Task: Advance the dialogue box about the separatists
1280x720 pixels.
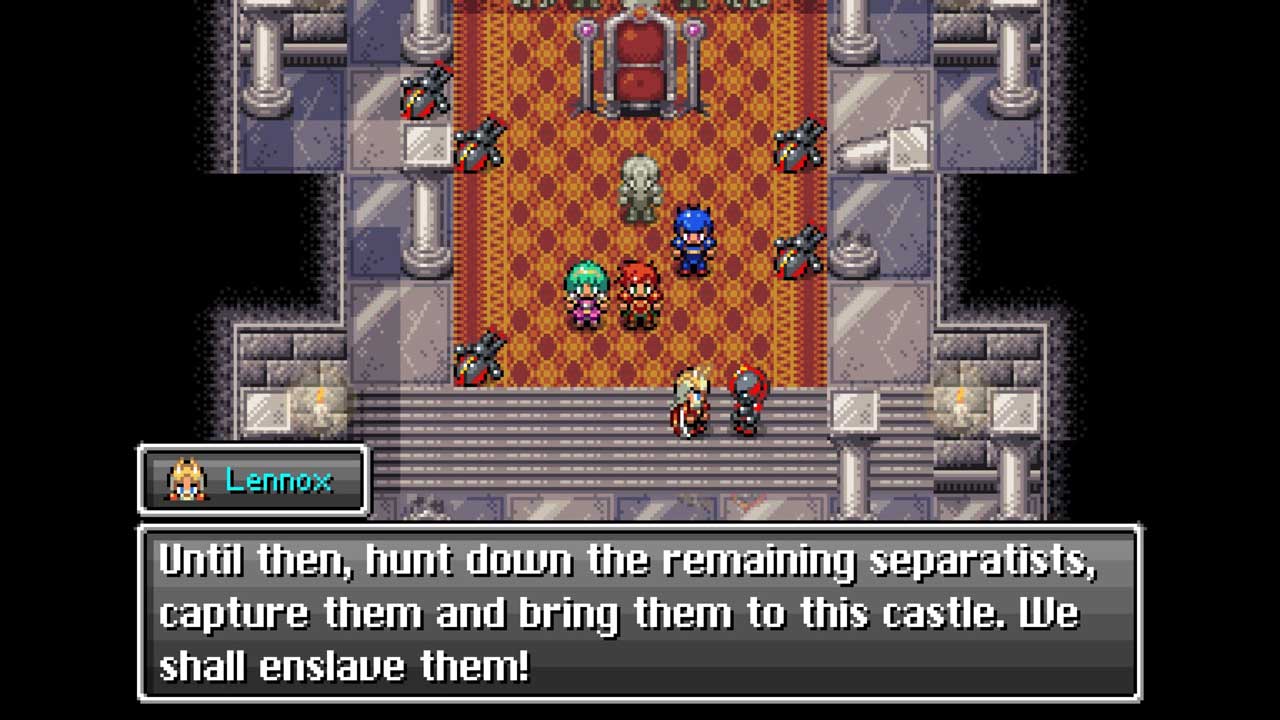Action: click(x=640, y=612)
